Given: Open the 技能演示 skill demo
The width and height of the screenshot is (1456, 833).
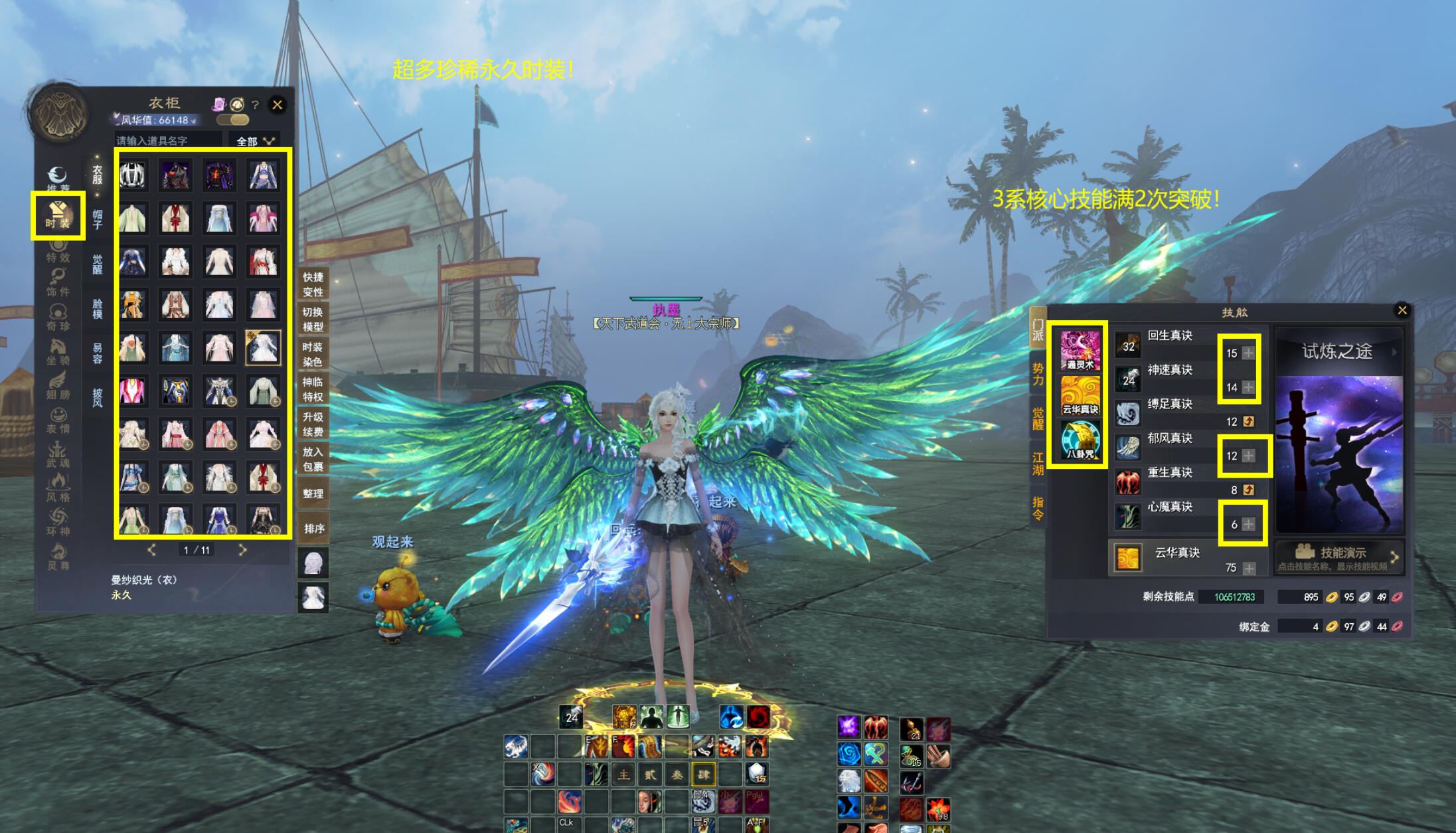Looking at the screenshot, I should (1338, 557).
